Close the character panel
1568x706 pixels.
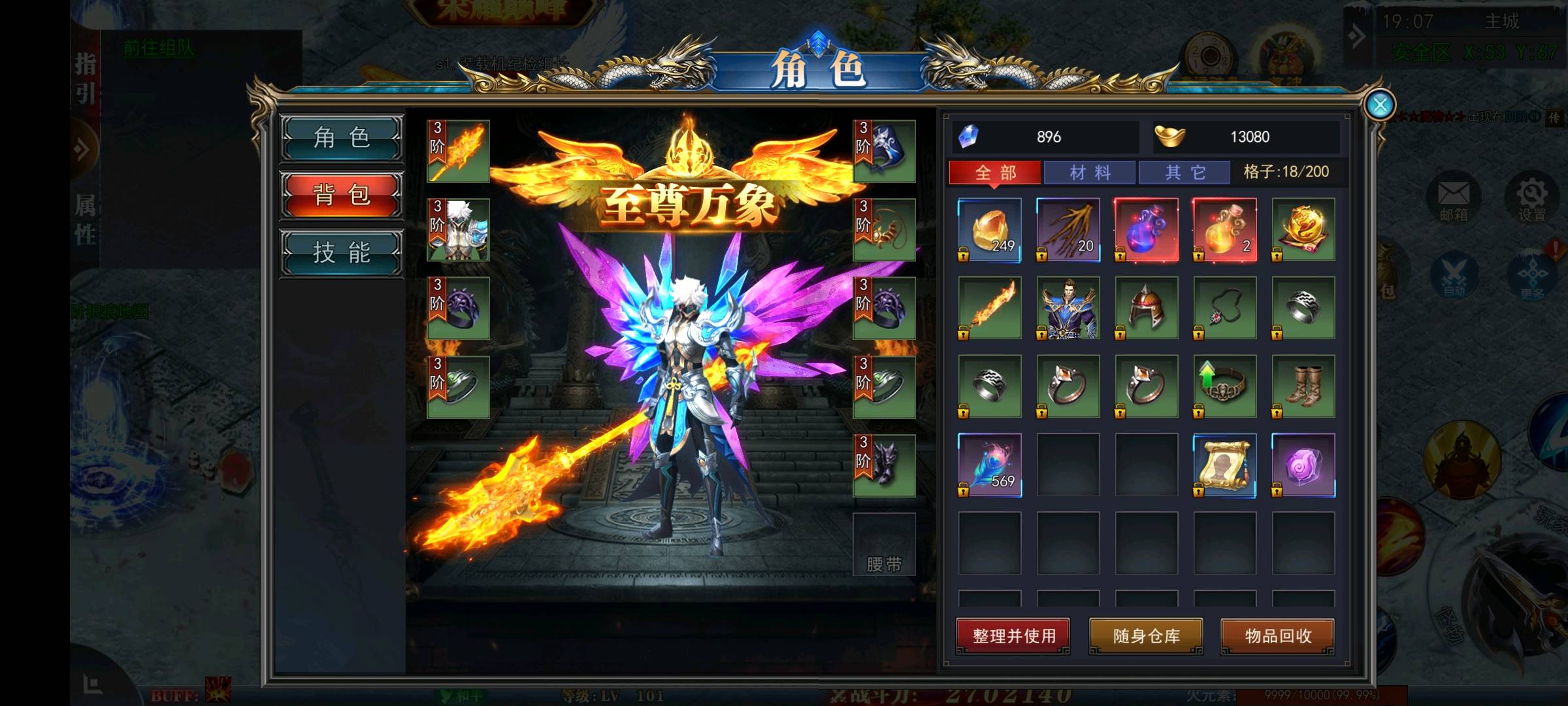pos(1379,105)
